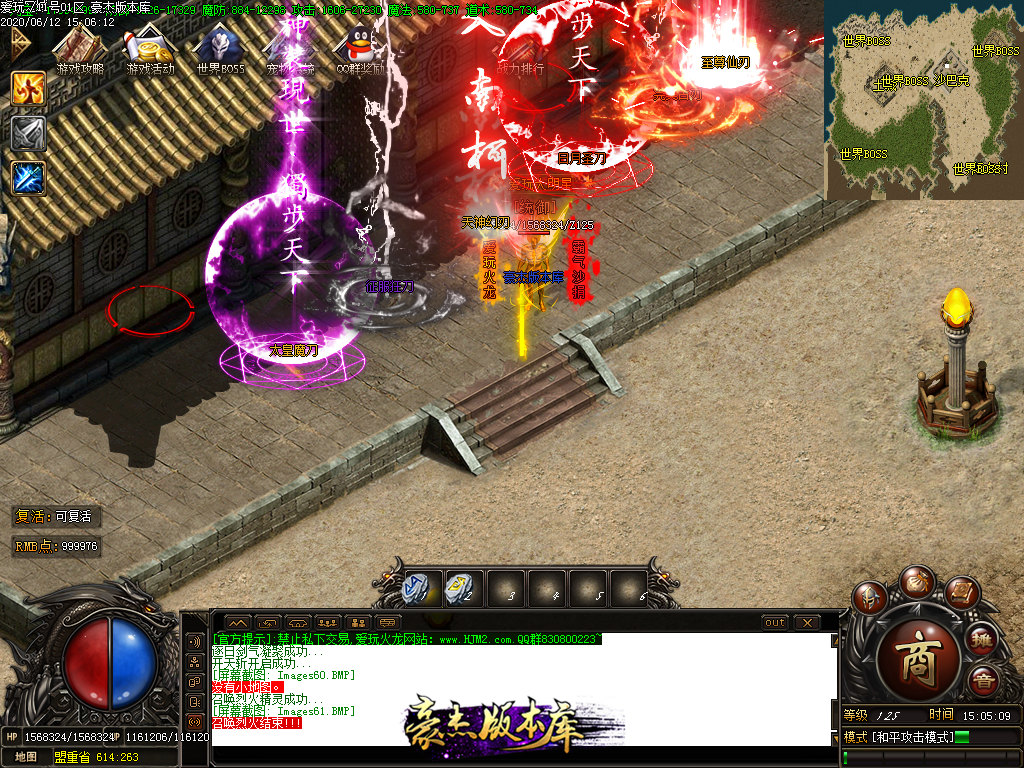This screenshot has height=768, width=1024.
Task: Open the 世界BOSS menu
Action: [x=220, y=50]
